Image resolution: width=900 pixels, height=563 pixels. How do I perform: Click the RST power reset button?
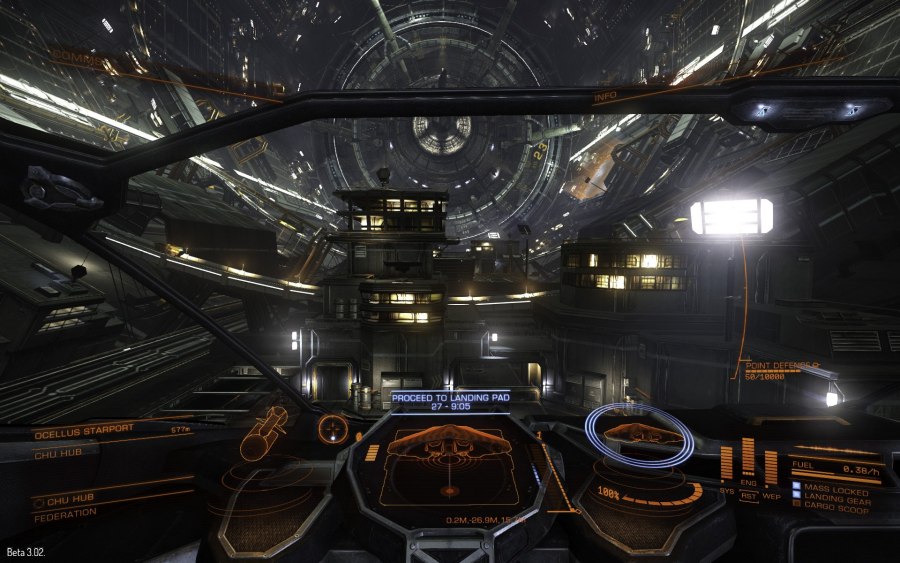pyautogui.click(x=748, y=497)
